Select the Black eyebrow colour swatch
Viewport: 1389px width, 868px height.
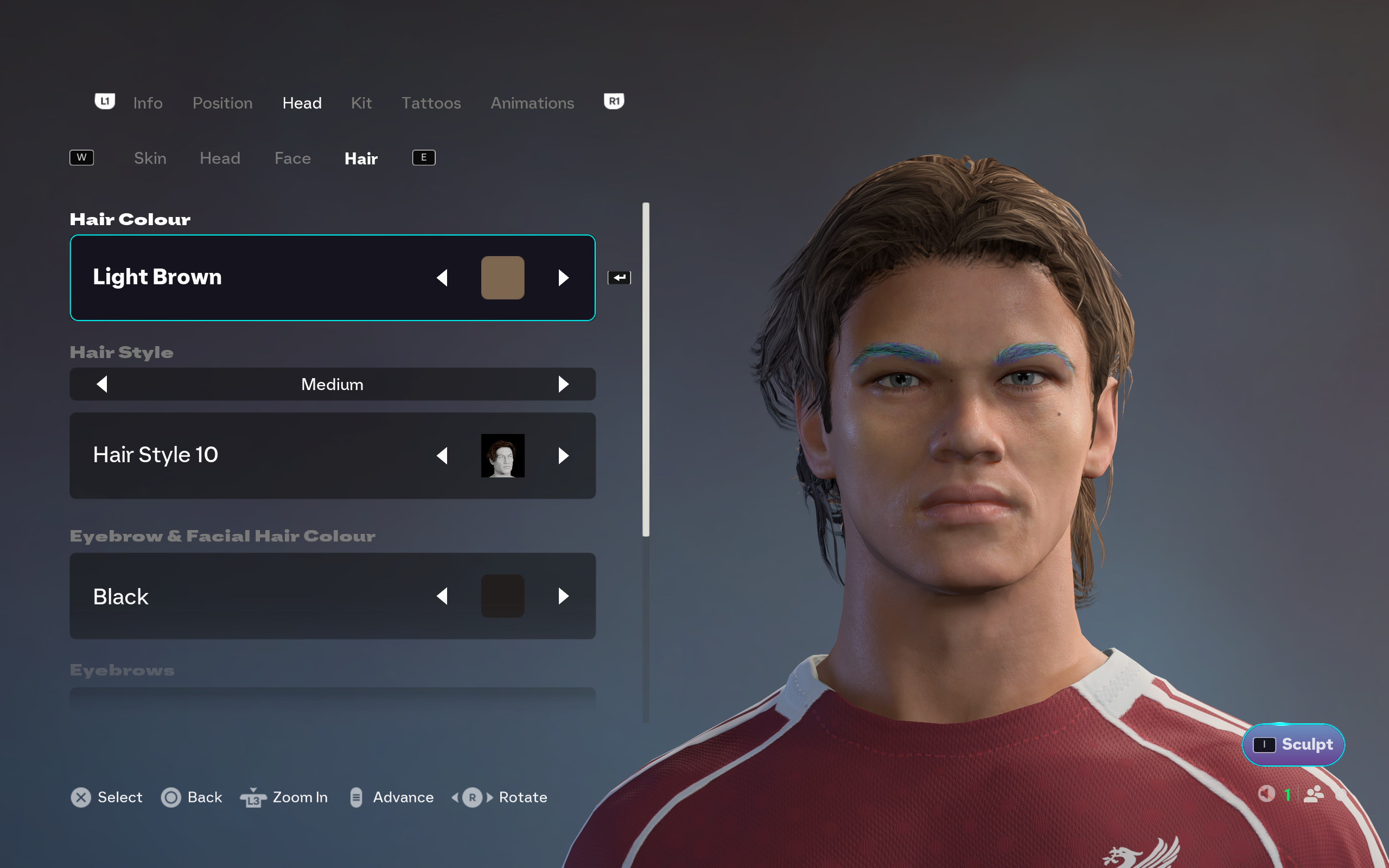502,596
